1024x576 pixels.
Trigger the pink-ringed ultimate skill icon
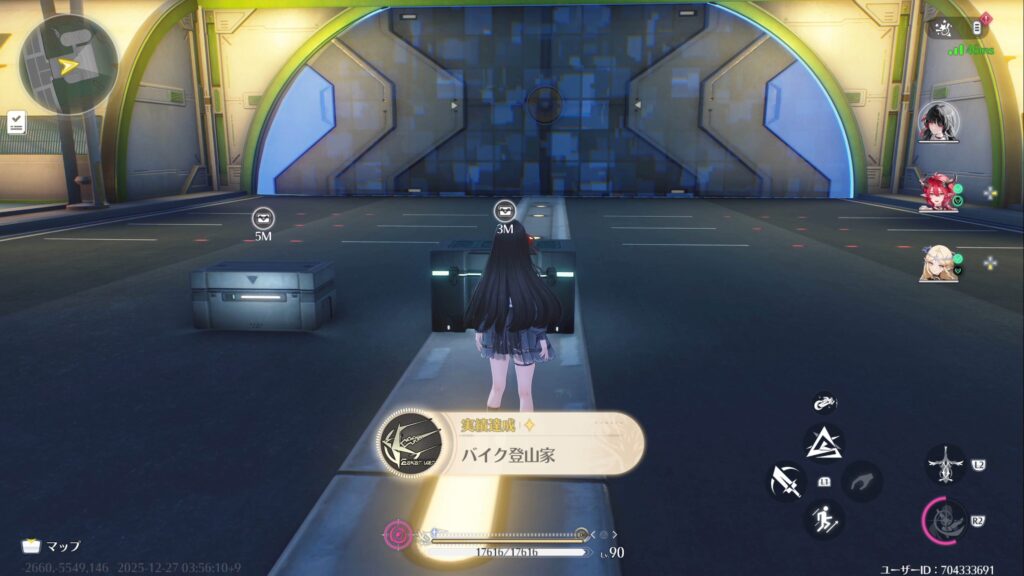pos(943,520)
